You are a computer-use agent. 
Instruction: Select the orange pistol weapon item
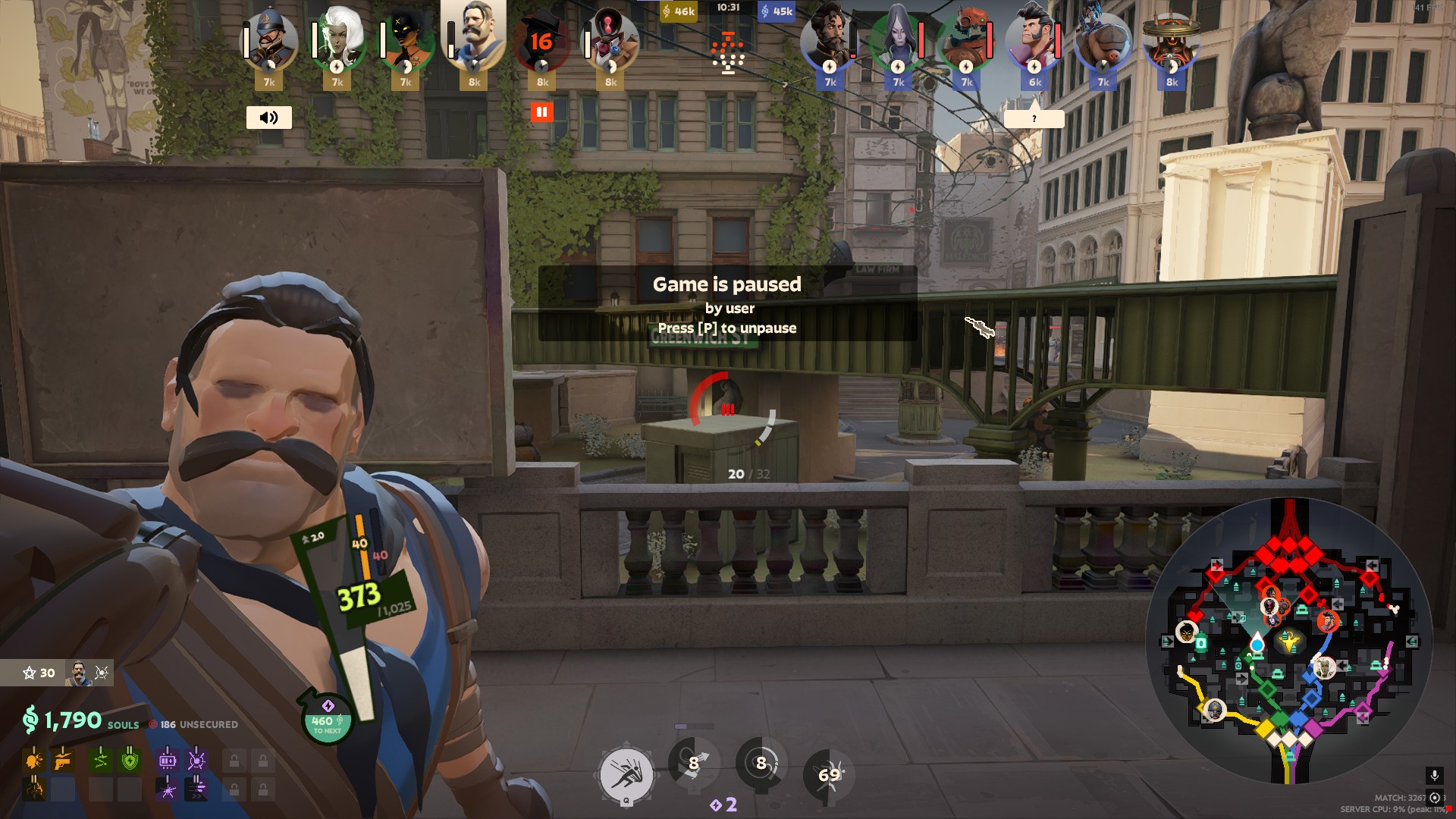[x=63, y=759]
